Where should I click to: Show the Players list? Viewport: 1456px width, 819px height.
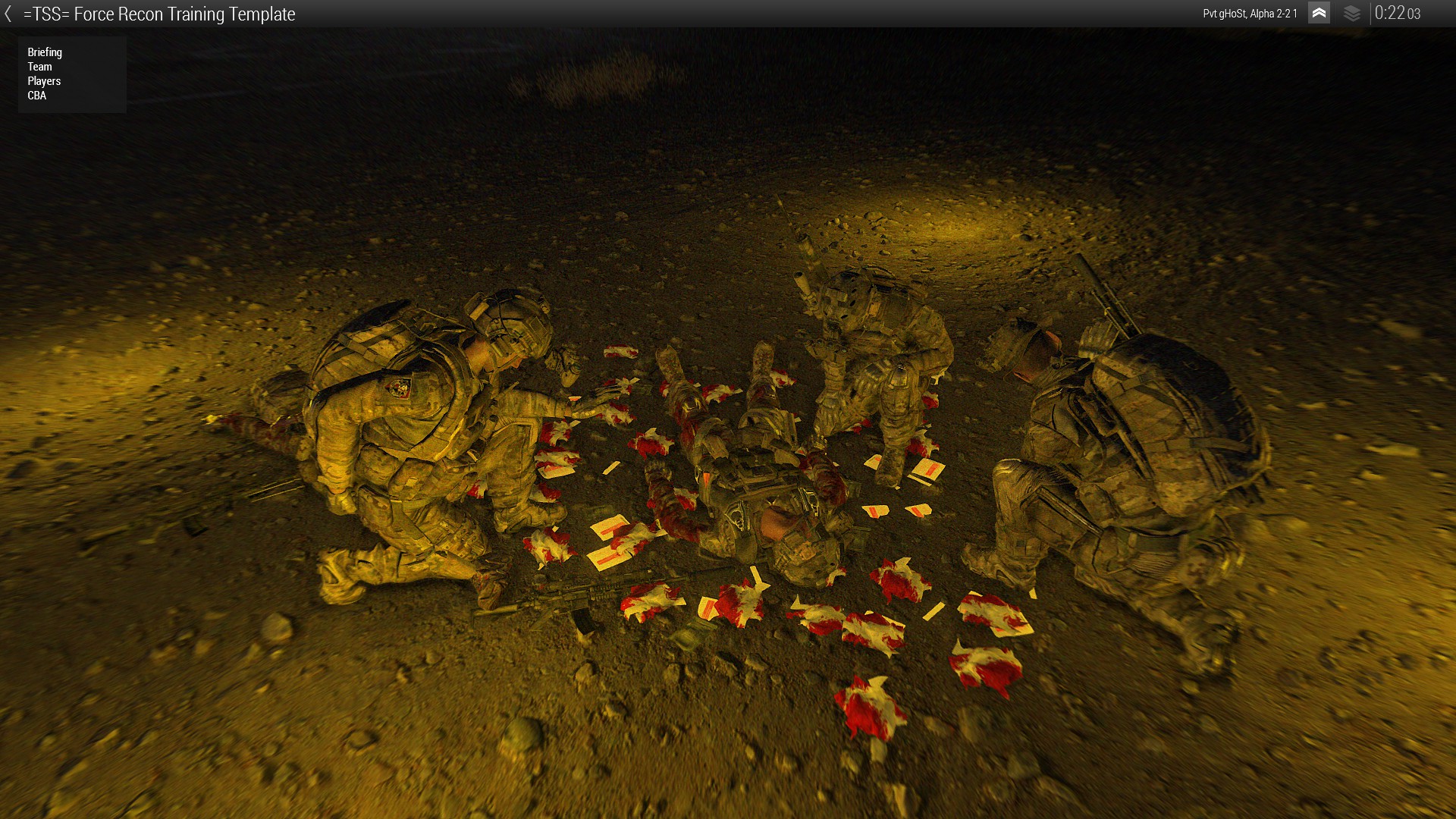point(44,81)
